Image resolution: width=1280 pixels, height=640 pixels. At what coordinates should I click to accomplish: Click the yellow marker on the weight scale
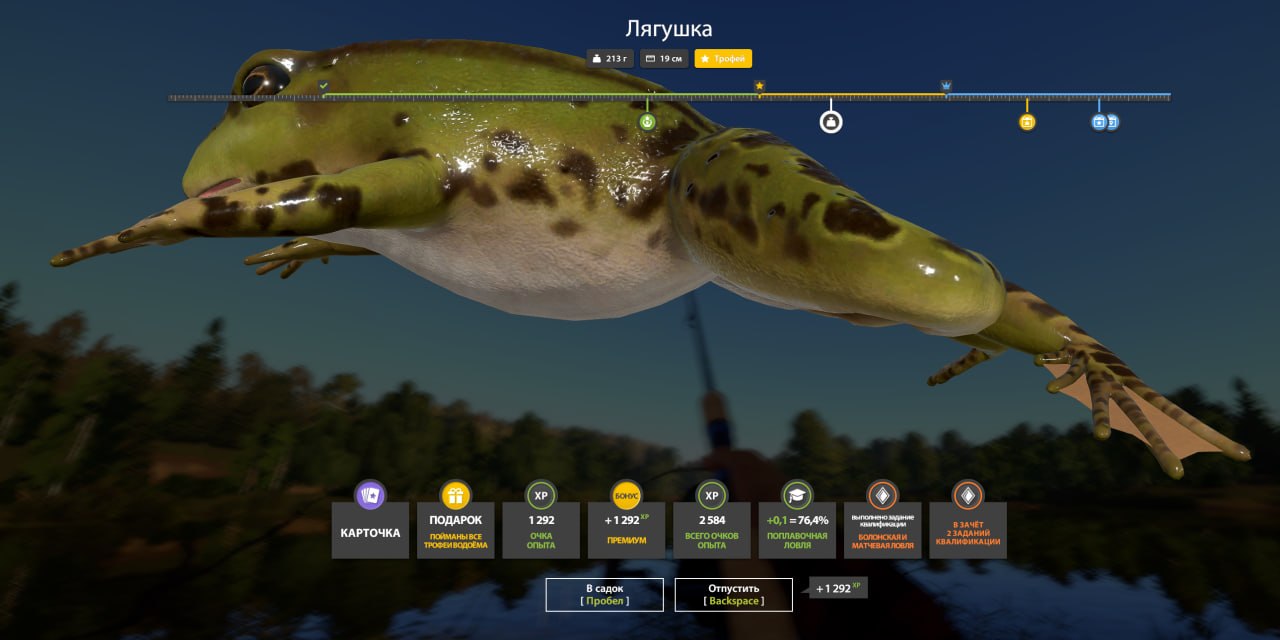click(1027, 122)
